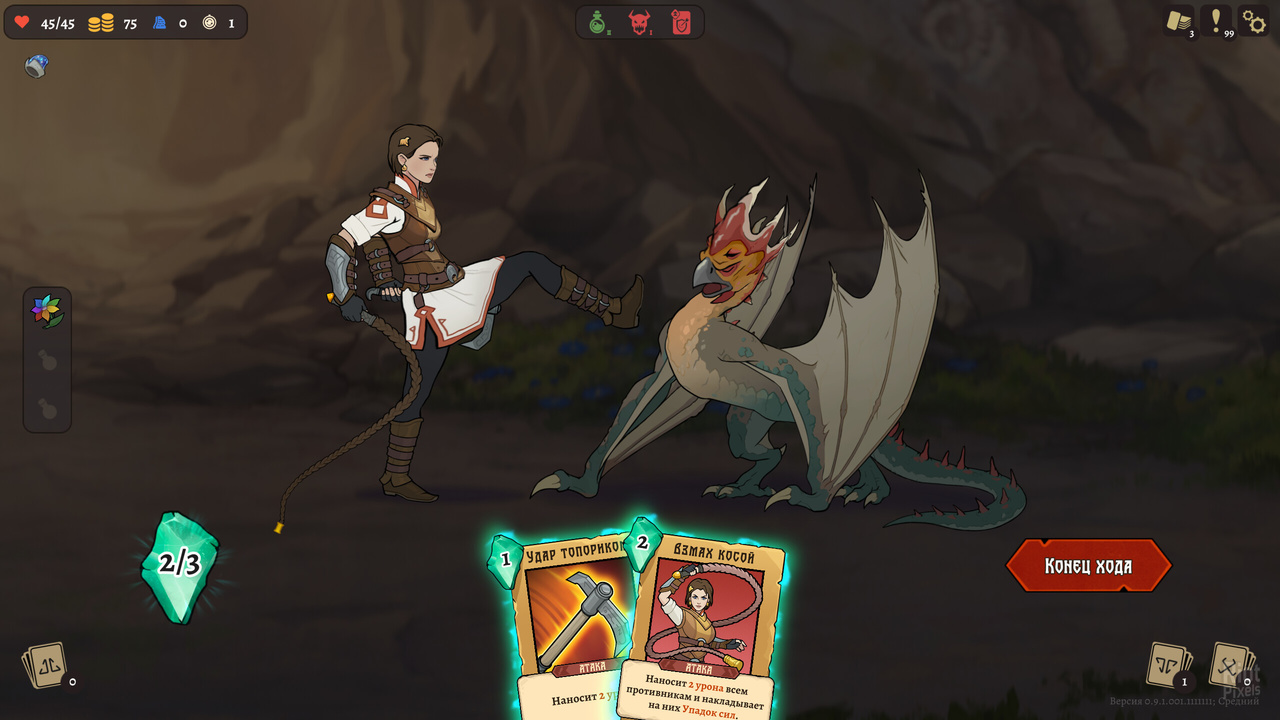This screenshot has height=720, width=1280.
Task: Click the red shield status icon
Action: (x=684, y=21)
